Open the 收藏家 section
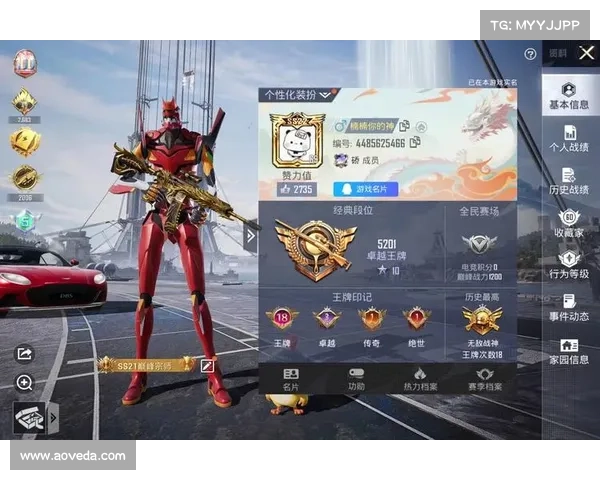Viewport: 600px width, 480px height. (x=569, y=224)
